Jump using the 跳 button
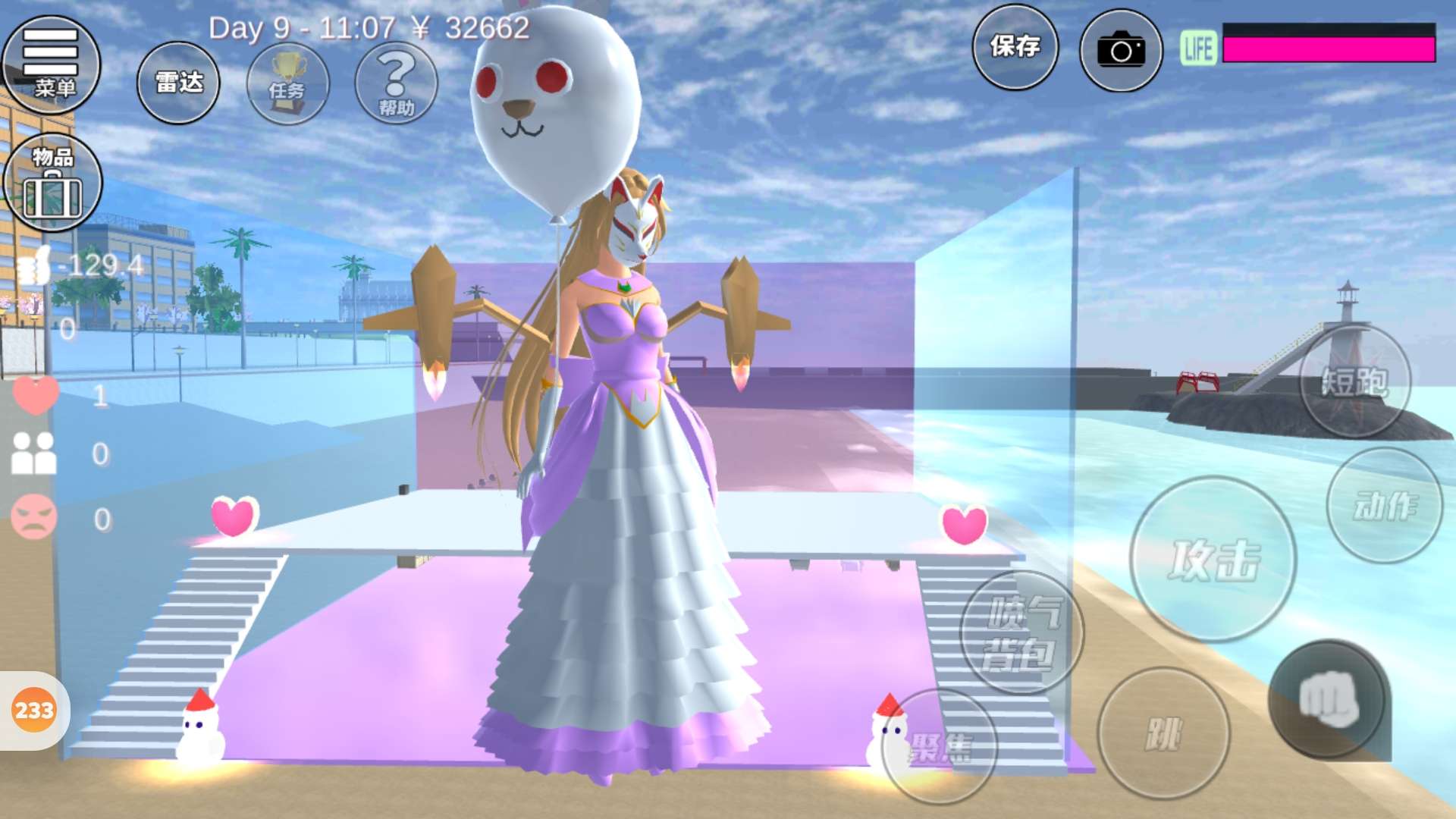Viewport: 1456px width, 819px height. (1163, 733)
